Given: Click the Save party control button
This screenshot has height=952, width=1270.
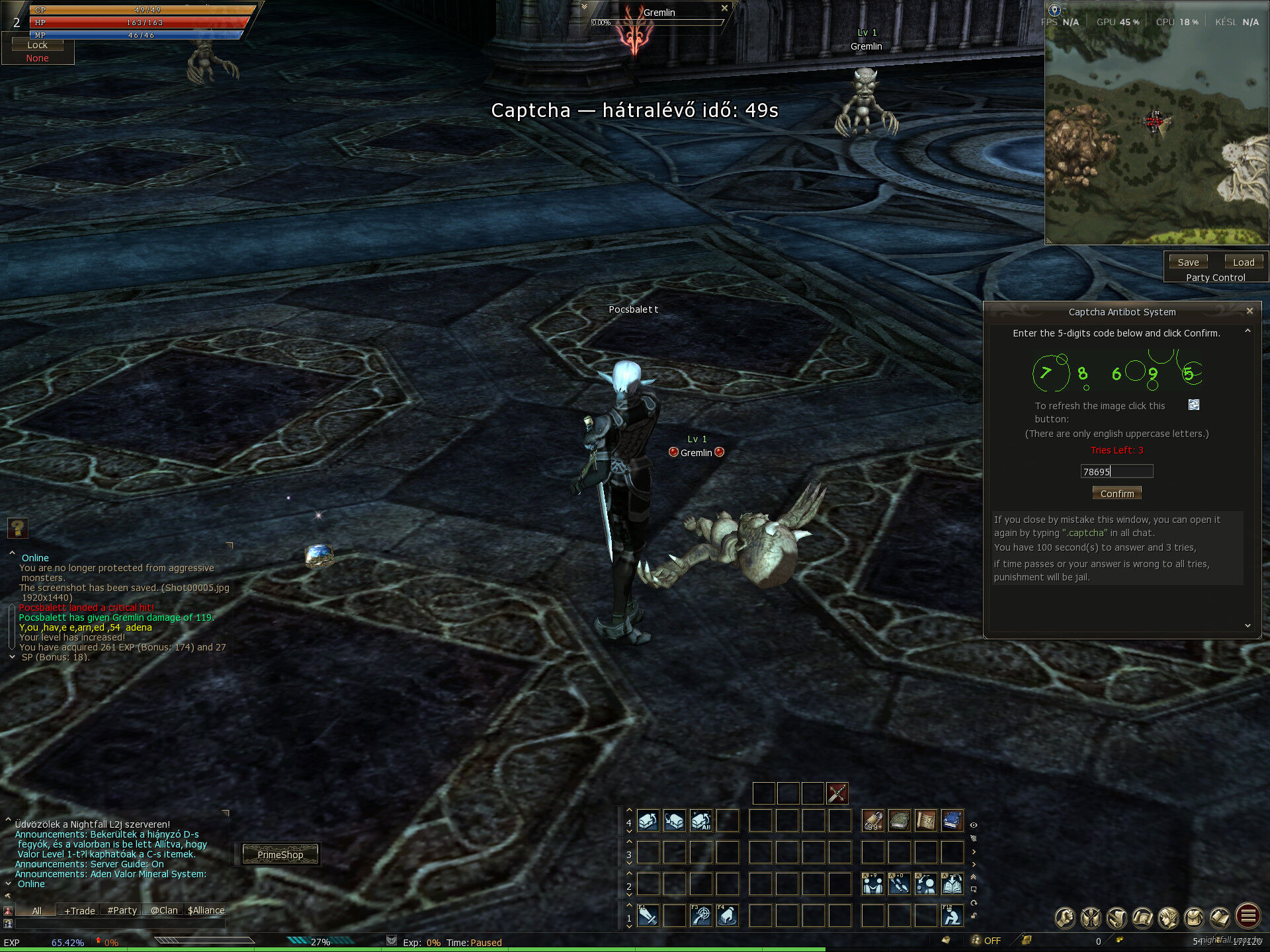Looking at the screenshot, I should (1188, 262).
